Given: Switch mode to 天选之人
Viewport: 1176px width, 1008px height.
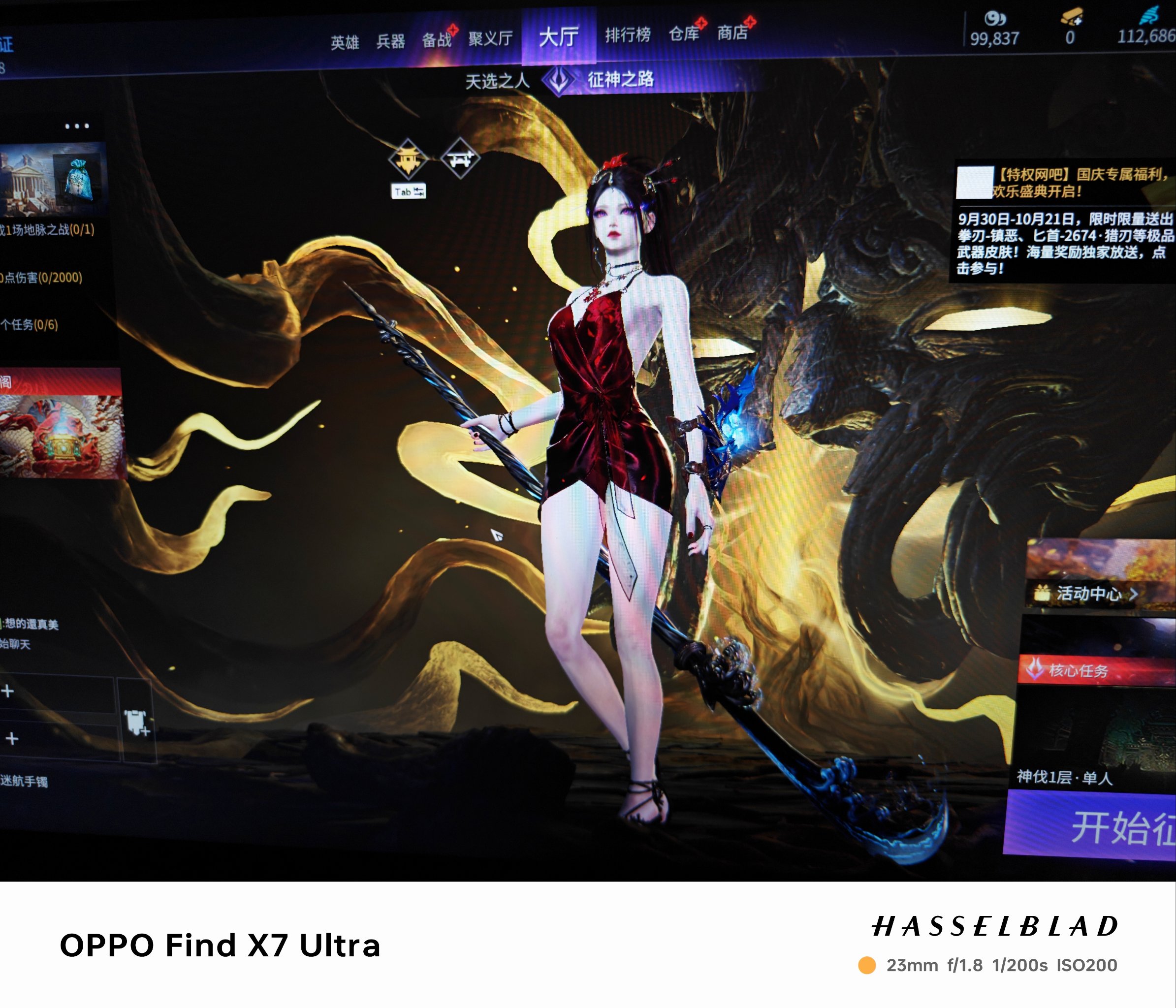Looking at the screenshot, I should tap(497, 81).
